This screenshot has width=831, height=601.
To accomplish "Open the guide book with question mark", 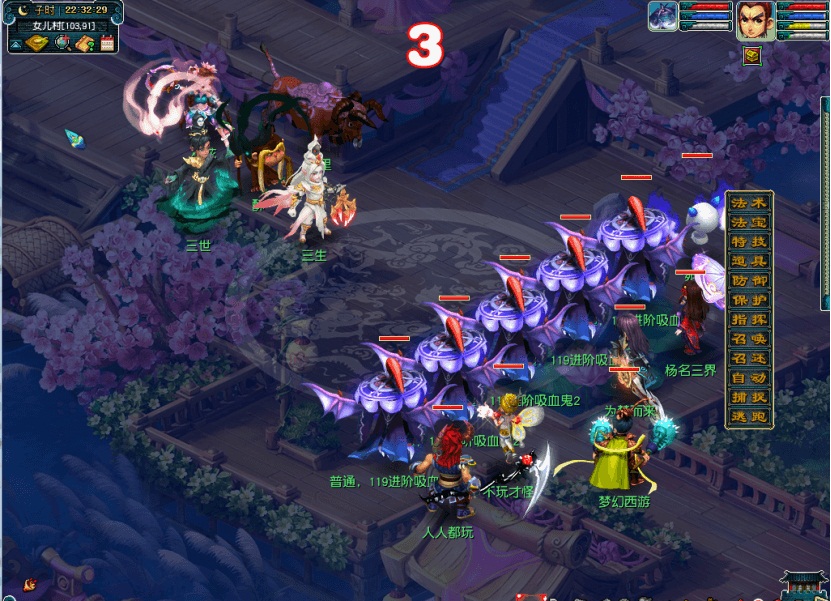I will pos(85,43).
